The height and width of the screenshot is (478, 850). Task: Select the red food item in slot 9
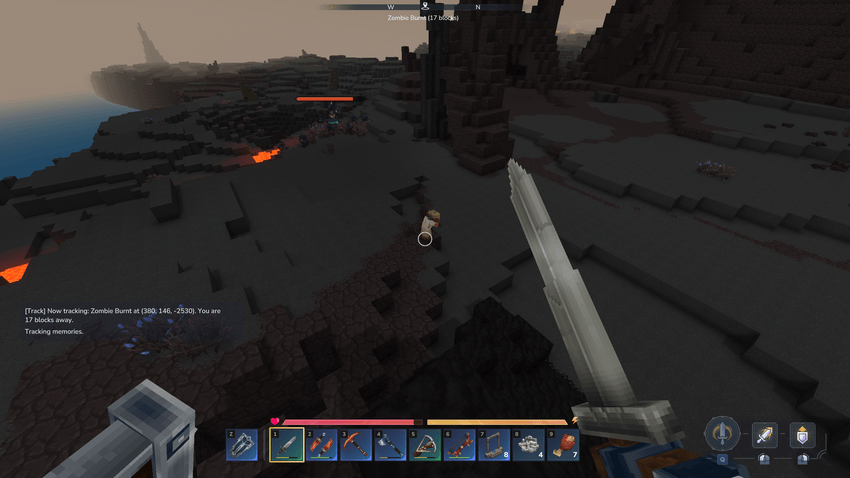tap(563, 444)
